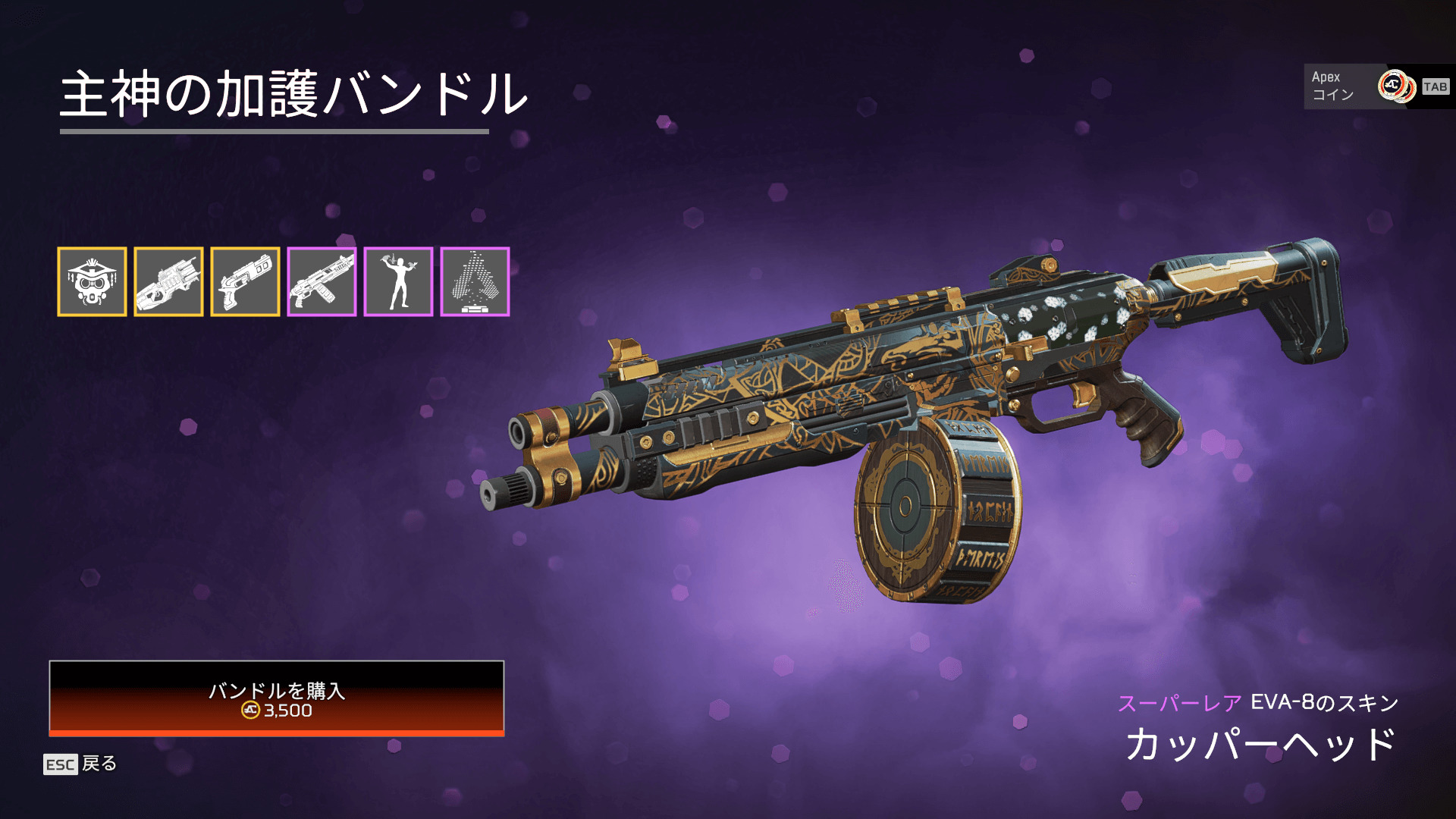Purchase the bundle for 3,500 coins

point(277,698)
